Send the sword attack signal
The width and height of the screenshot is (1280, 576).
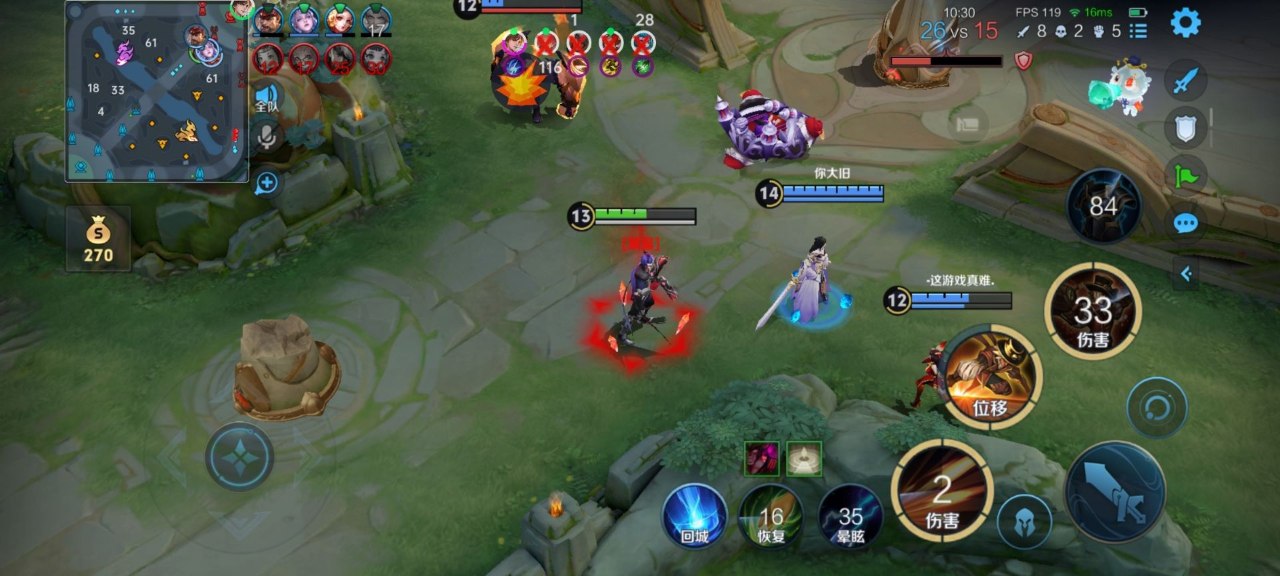[1185, 80]
